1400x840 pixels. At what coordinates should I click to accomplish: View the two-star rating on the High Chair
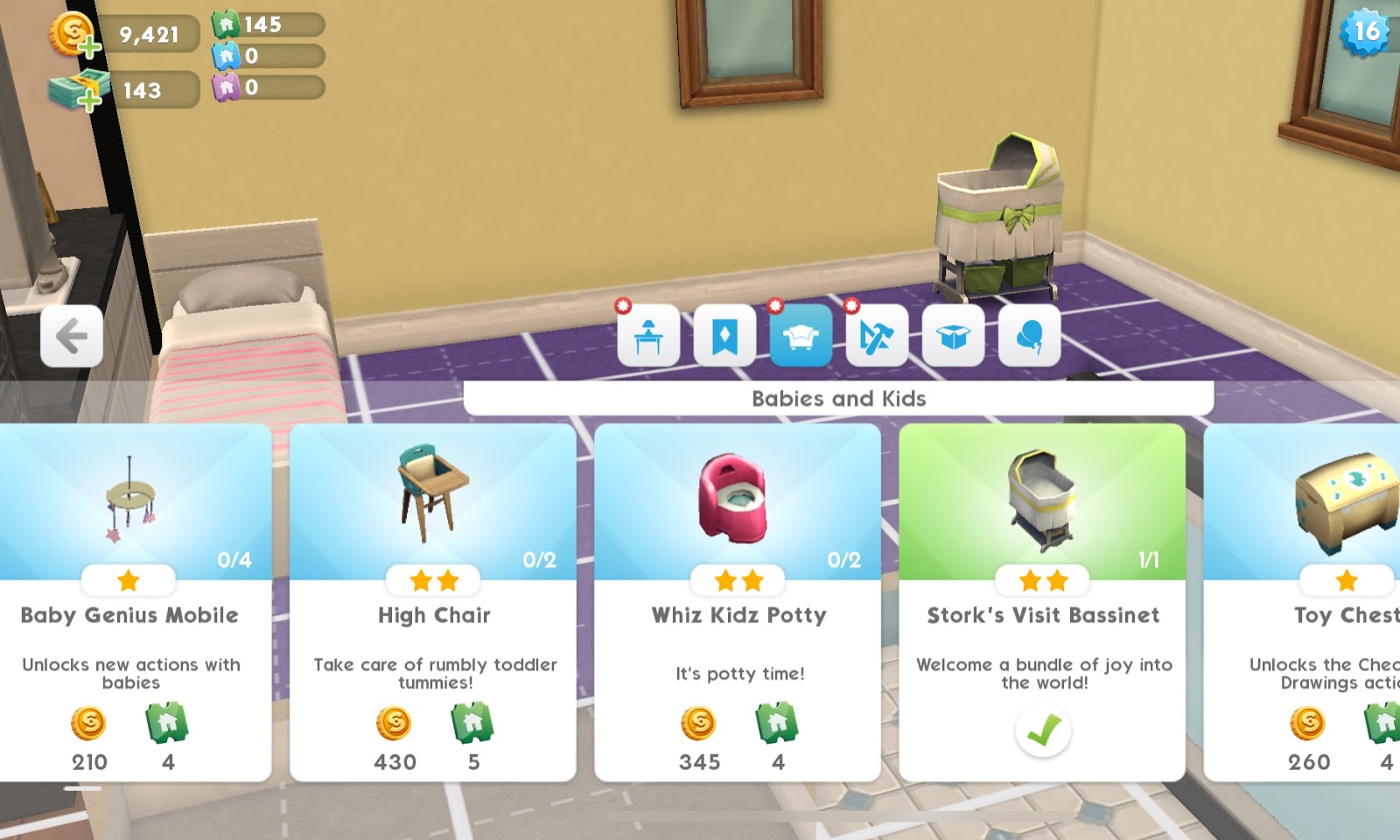[x=432, y=579]
